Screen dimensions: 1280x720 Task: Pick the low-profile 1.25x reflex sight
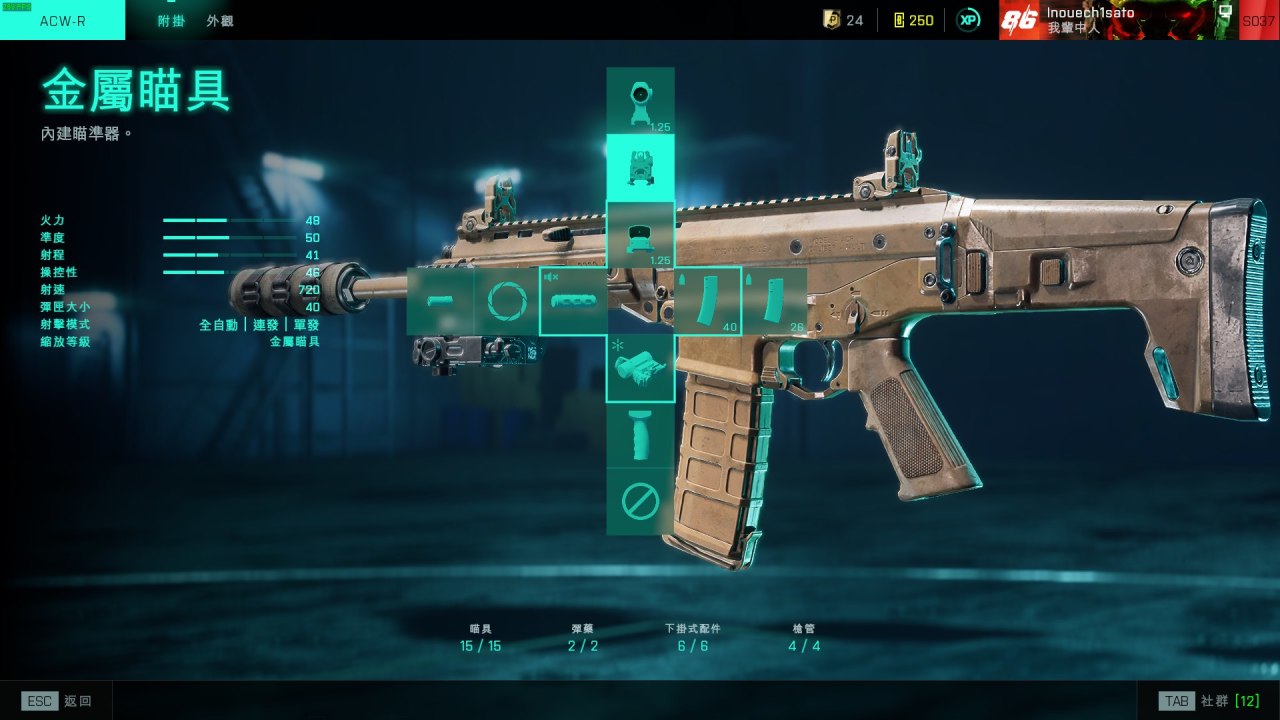tap(640, 234)
